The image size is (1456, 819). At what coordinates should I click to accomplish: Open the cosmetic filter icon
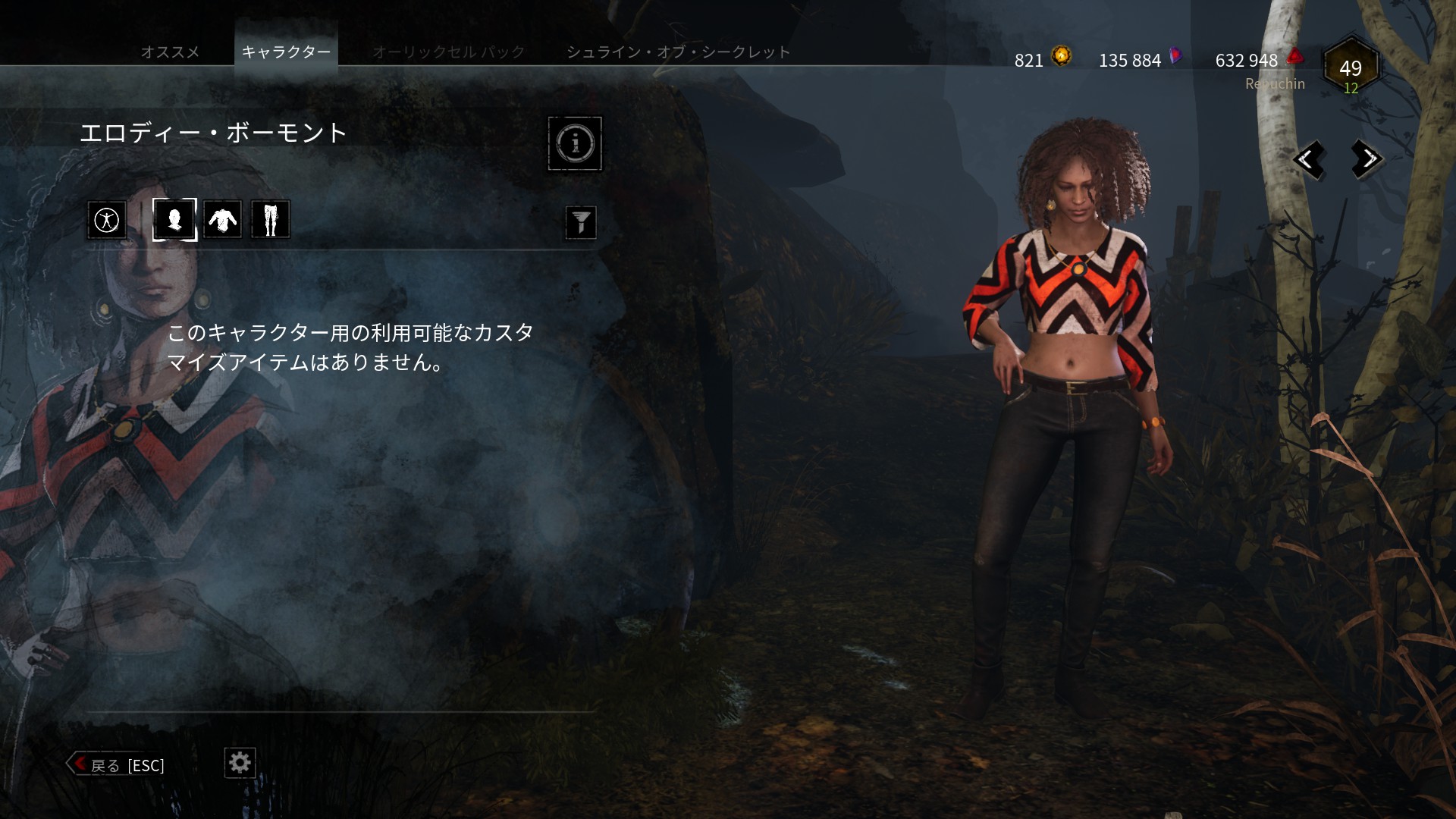point(581,222)
